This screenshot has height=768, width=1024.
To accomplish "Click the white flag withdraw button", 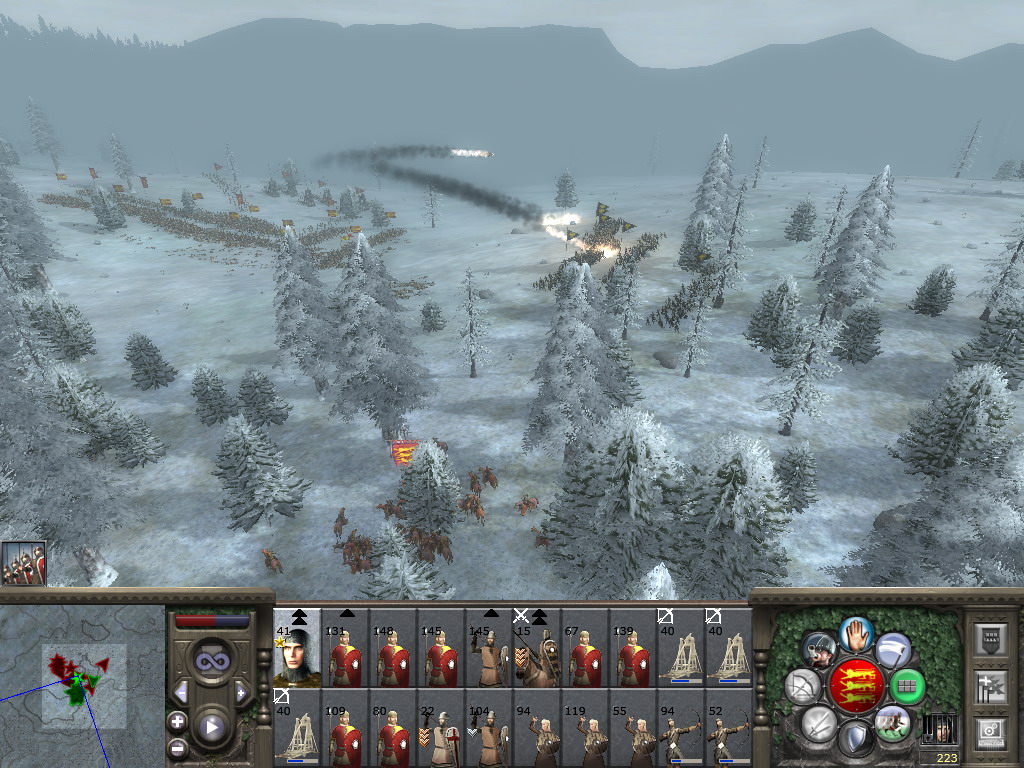I will pos(893,651).
